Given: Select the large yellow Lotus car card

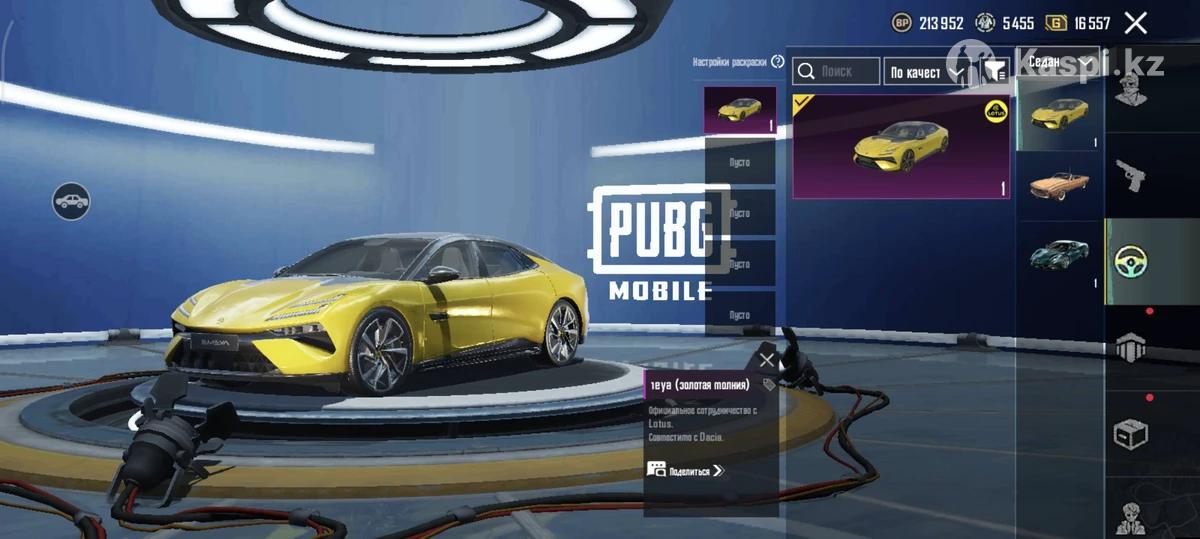Looking at the screenshot, I should coord(900,147).
